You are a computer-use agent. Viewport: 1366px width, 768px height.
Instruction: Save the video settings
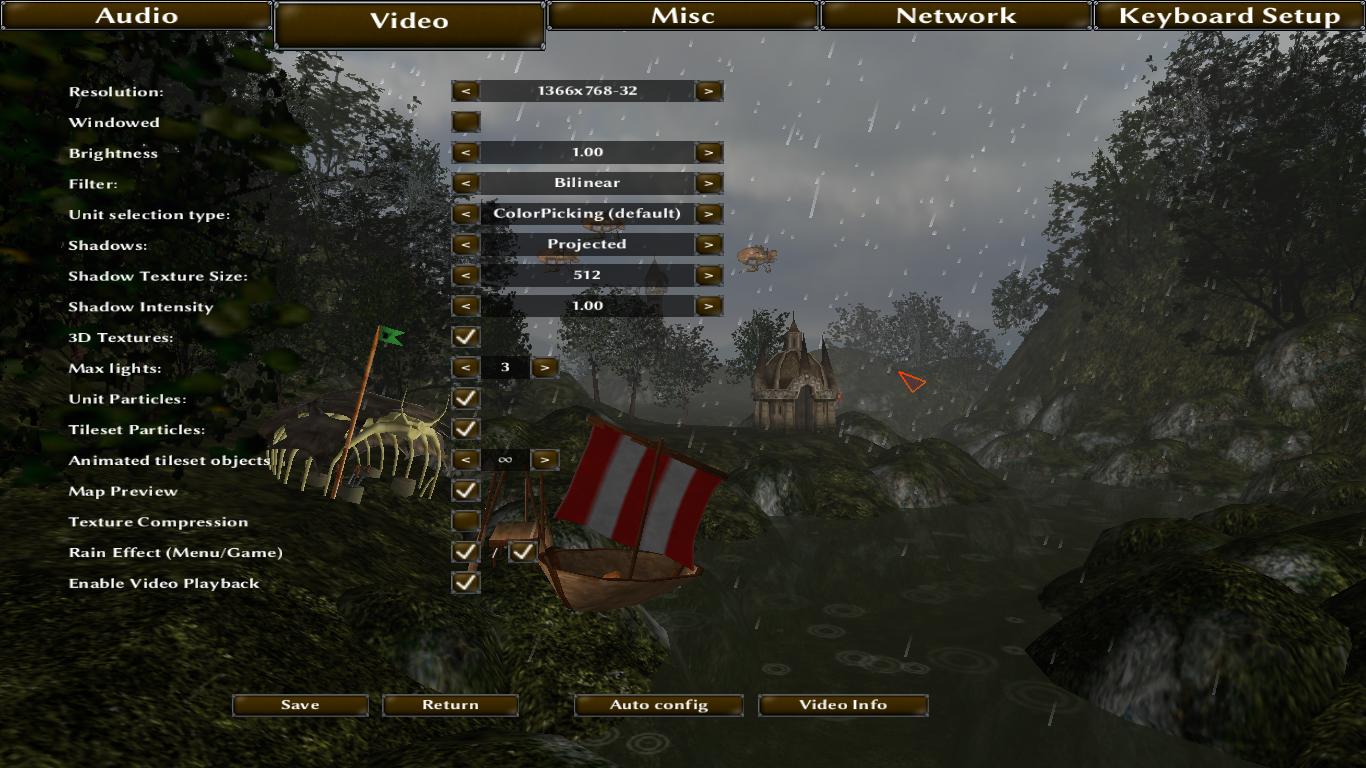click(300, 705)
